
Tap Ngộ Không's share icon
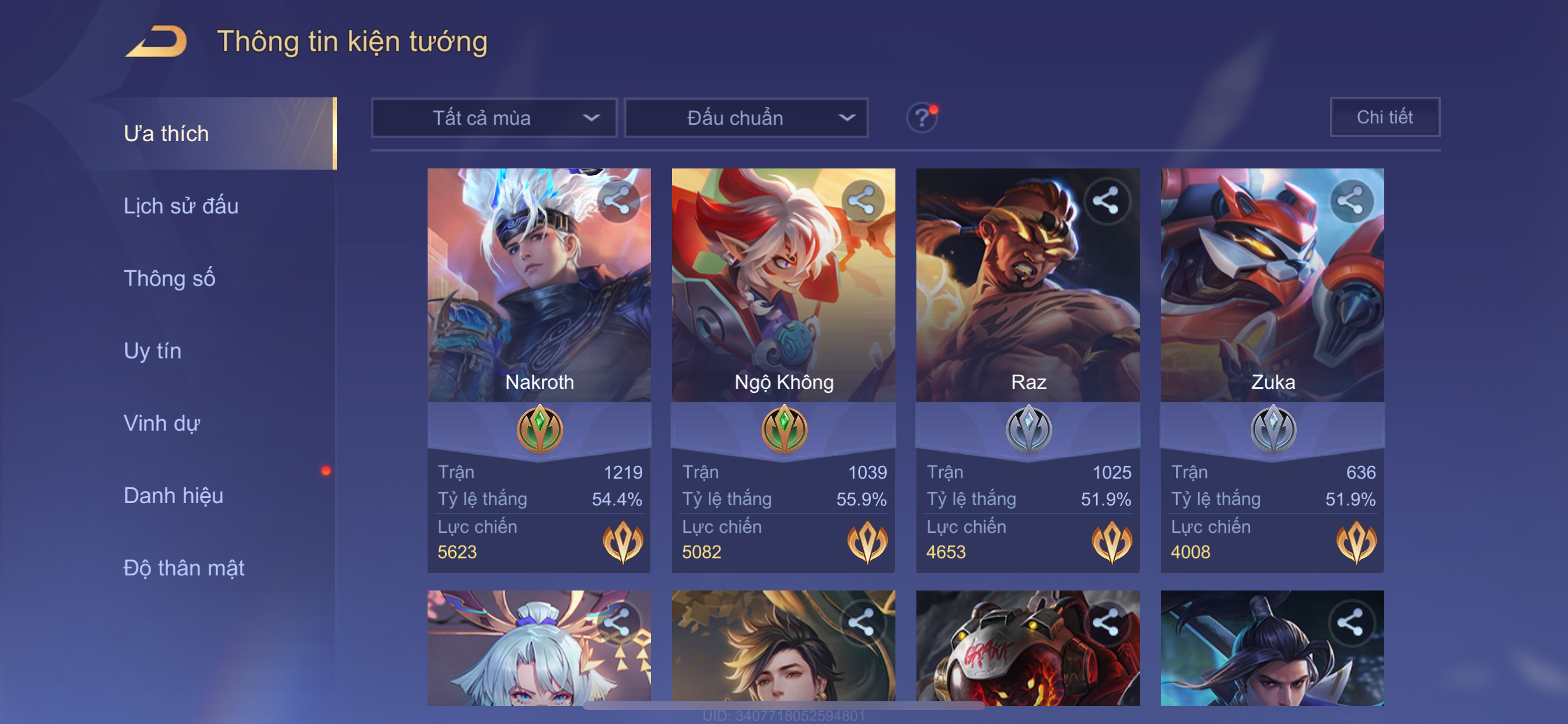click(x=862, y=201)
